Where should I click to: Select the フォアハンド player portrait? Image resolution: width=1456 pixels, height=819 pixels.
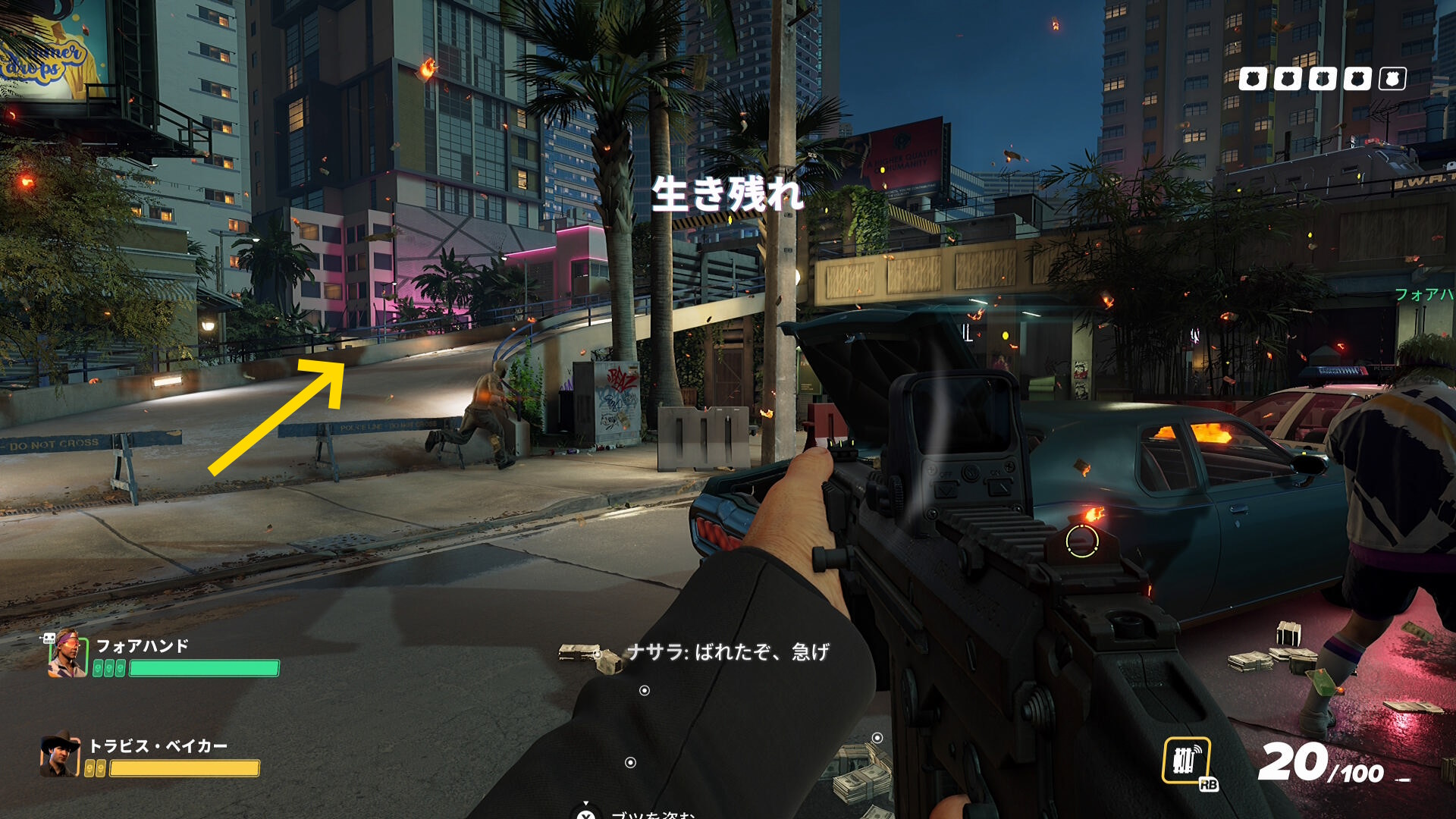[x=67, y=654]
